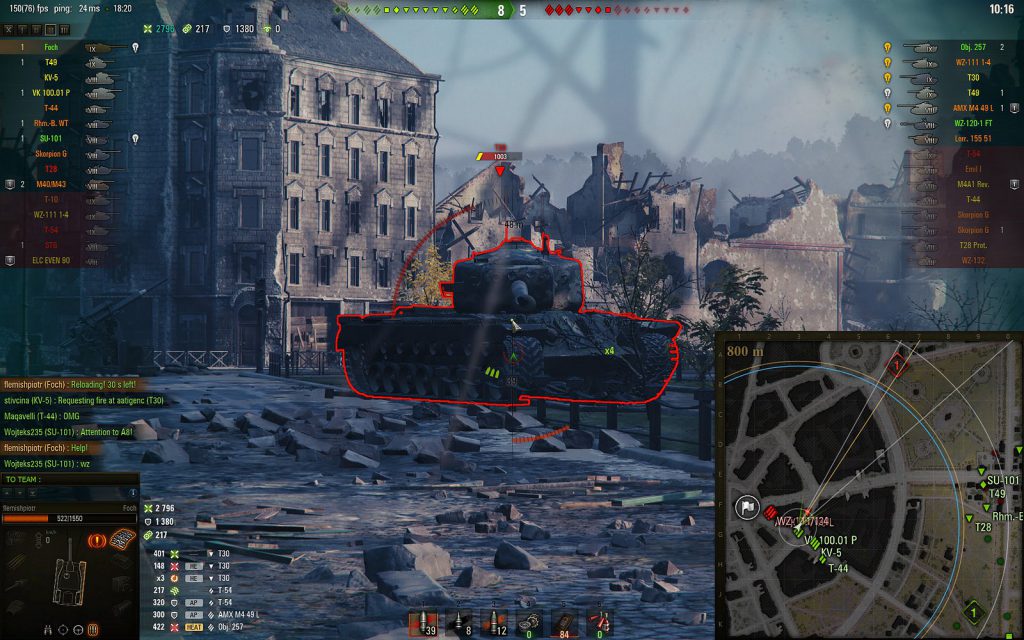The height and width of the screenshot is (640, 1024).
Task: Select Foch in the allied team list
Action: (x=52, y=47)
